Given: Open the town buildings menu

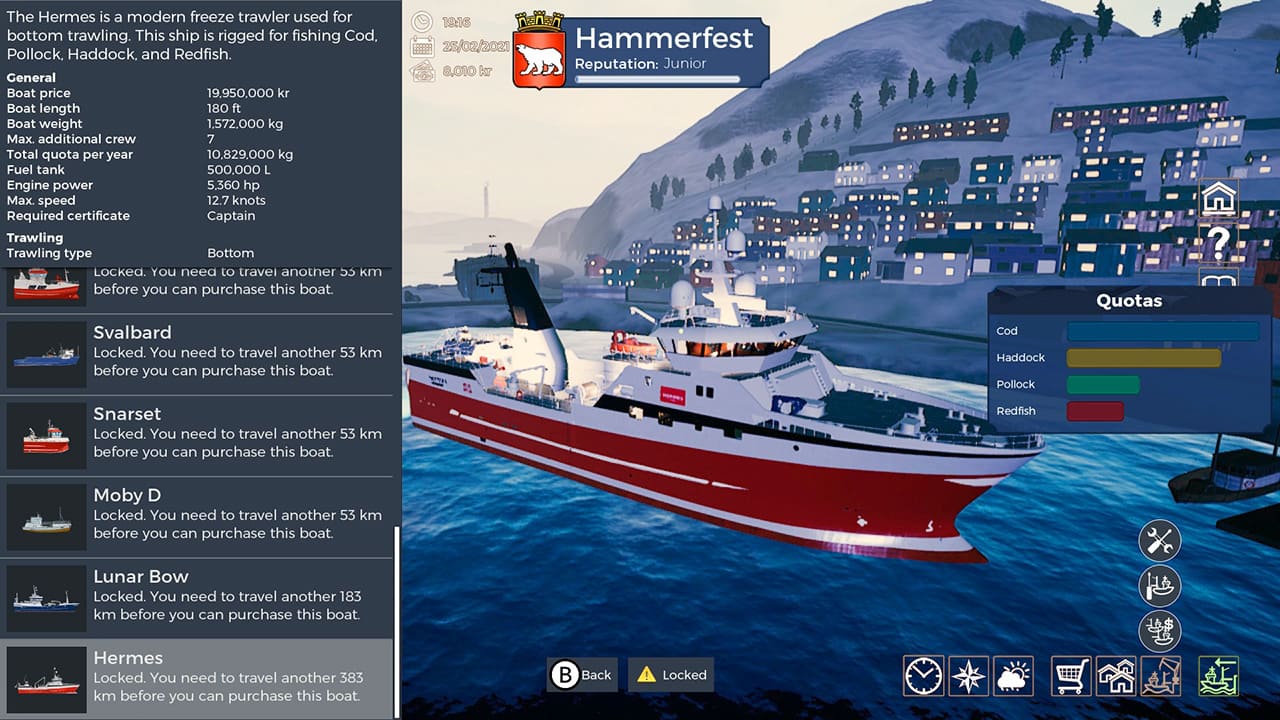Looking at the screenshot, I should tap(1114, 676).
